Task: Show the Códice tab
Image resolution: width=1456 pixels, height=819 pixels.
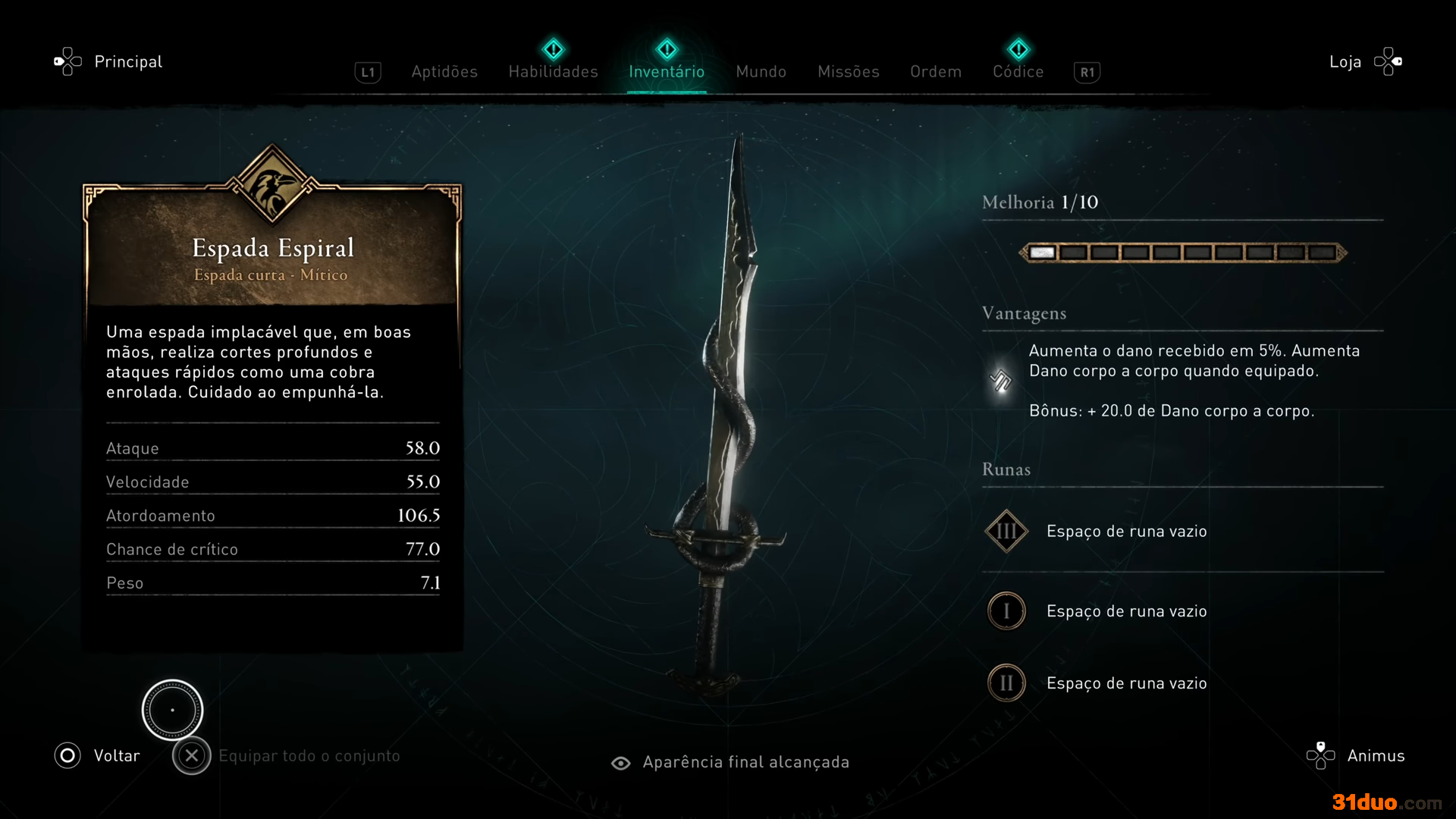Action: pyautogui.click(x=1018, y=71)
